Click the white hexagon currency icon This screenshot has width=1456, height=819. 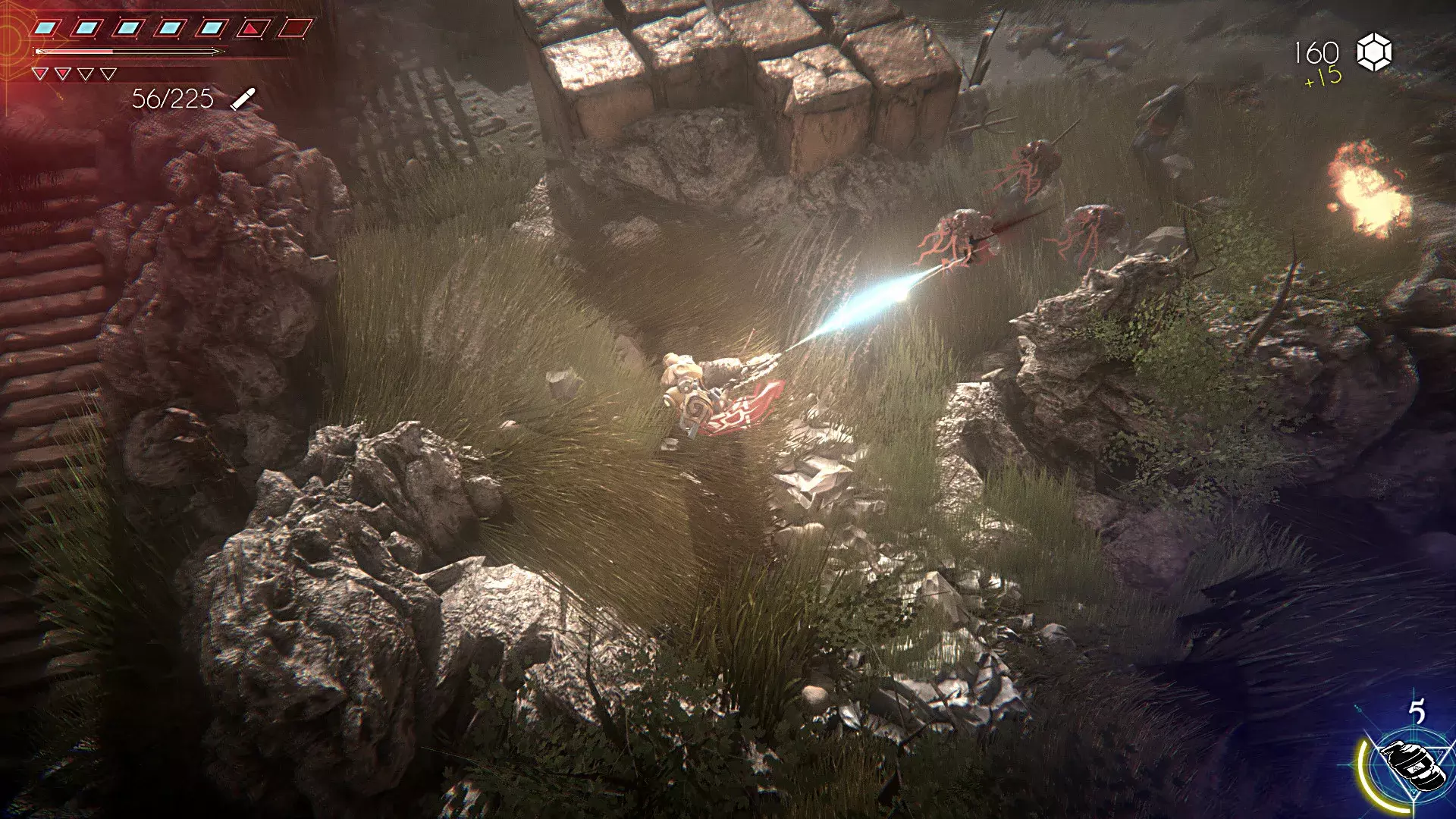[x=1373, y=52]
